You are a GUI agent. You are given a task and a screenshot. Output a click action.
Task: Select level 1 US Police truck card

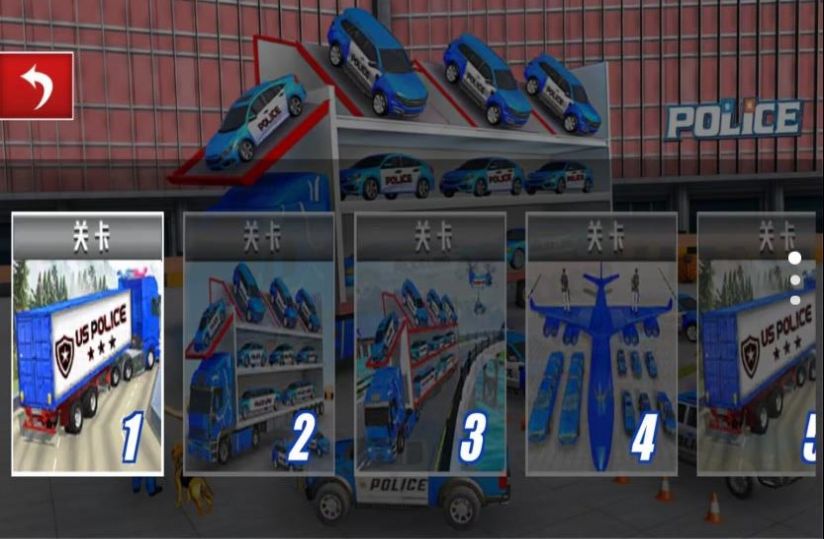(x=87, y=344)
